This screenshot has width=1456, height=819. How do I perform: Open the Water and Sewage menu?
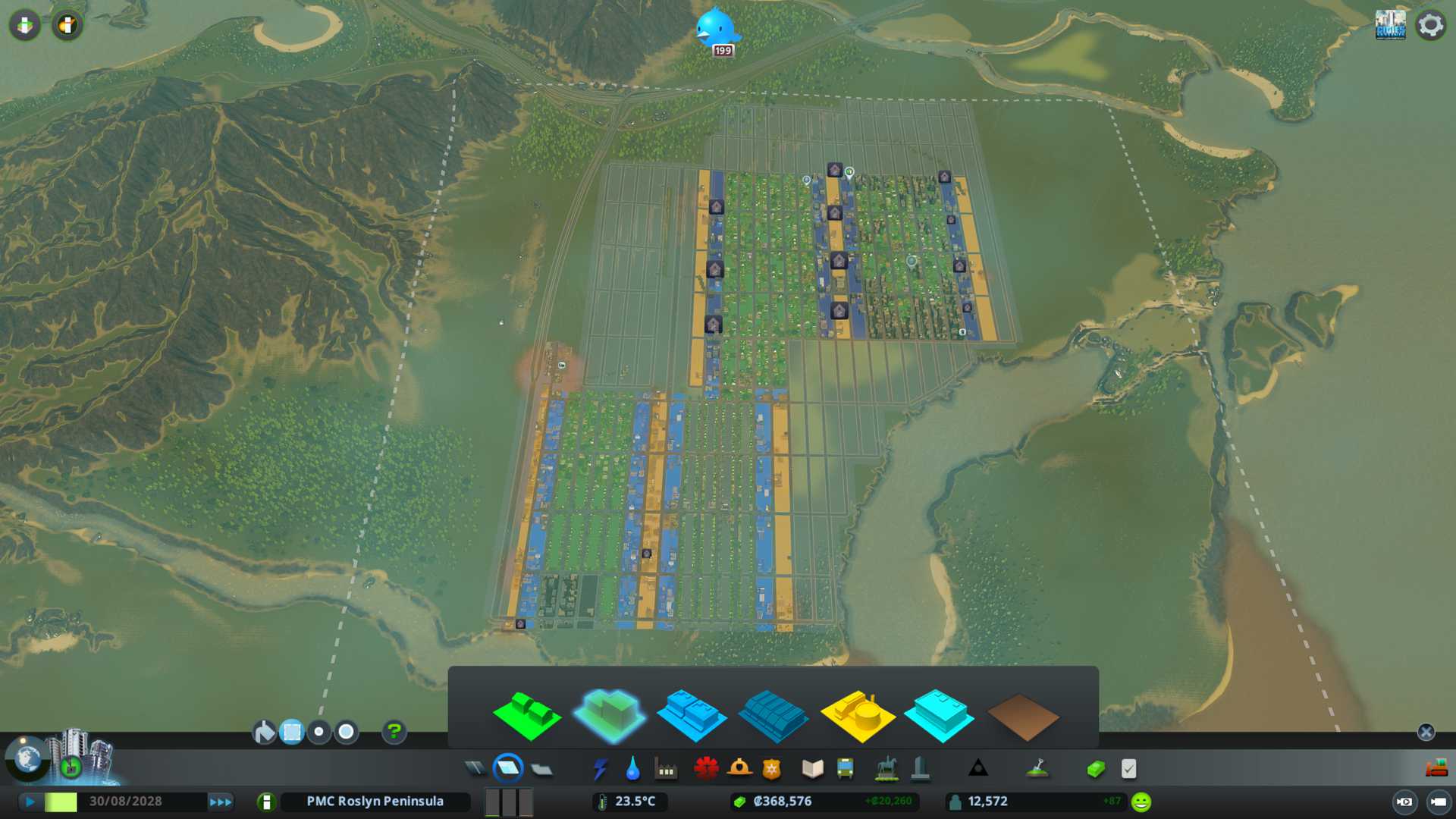point(632,769)
